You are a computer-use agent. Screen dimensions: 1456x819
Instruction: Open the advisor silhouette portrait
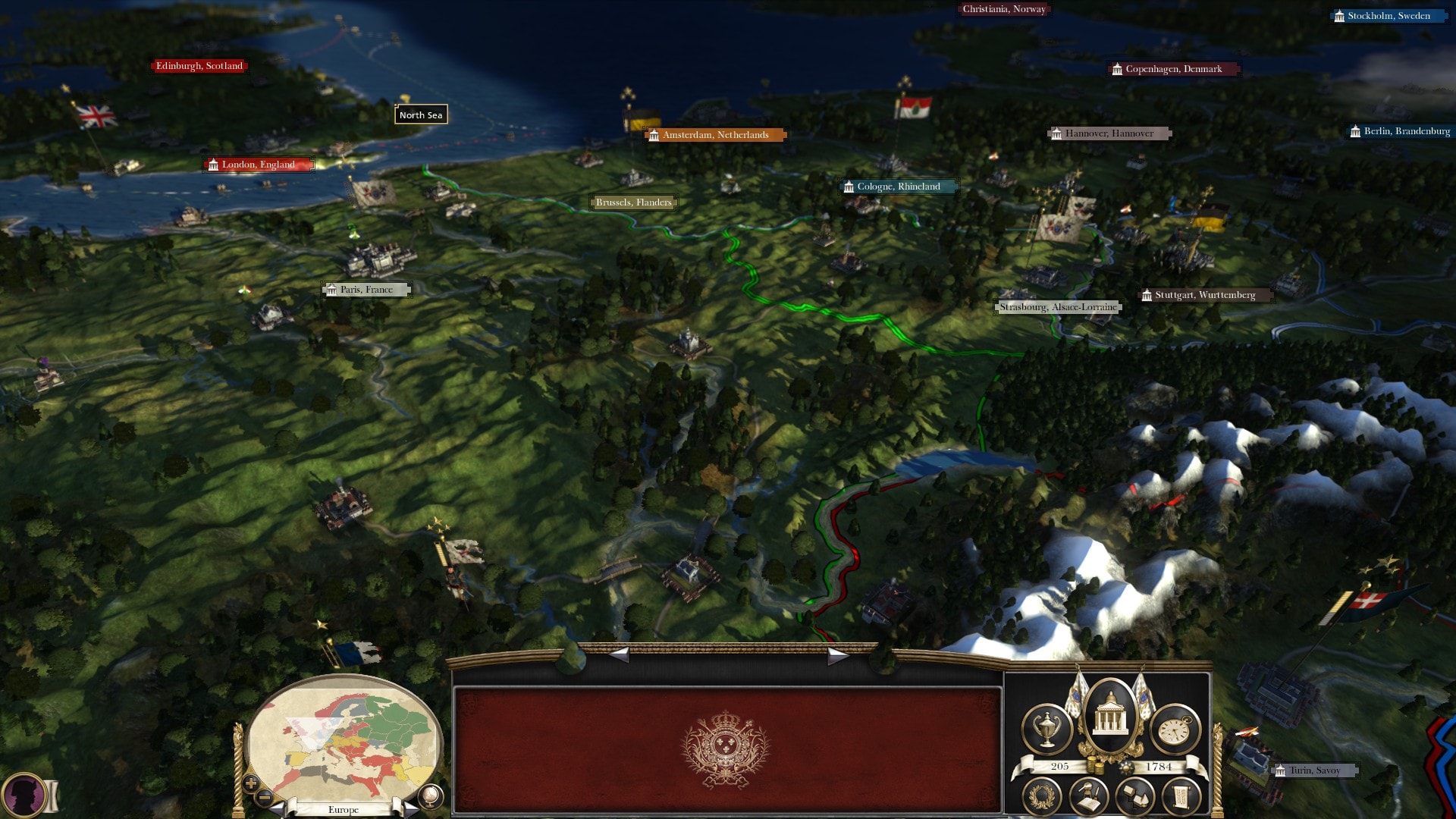click(23, 795)
